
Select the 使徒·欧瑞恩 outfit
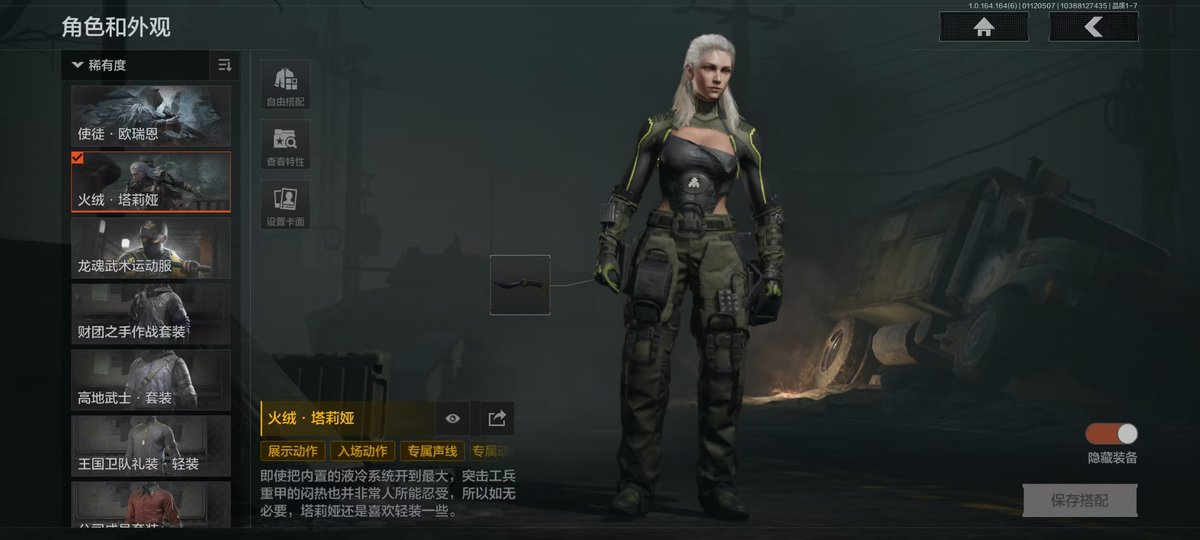tap(151, 116)
